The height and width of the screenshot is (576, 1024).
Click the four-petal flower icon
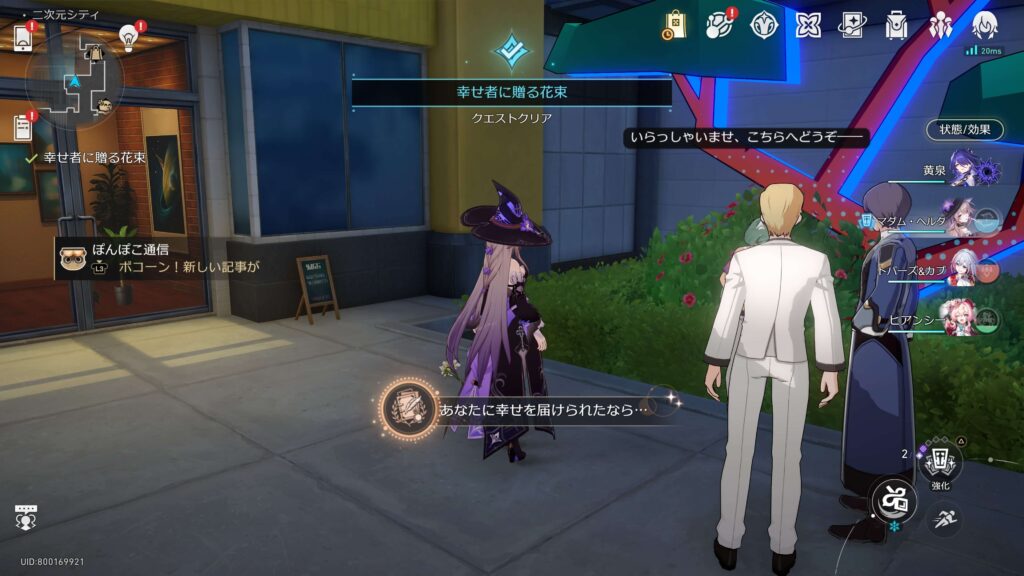pyautogui.click(x=808, y=24)
